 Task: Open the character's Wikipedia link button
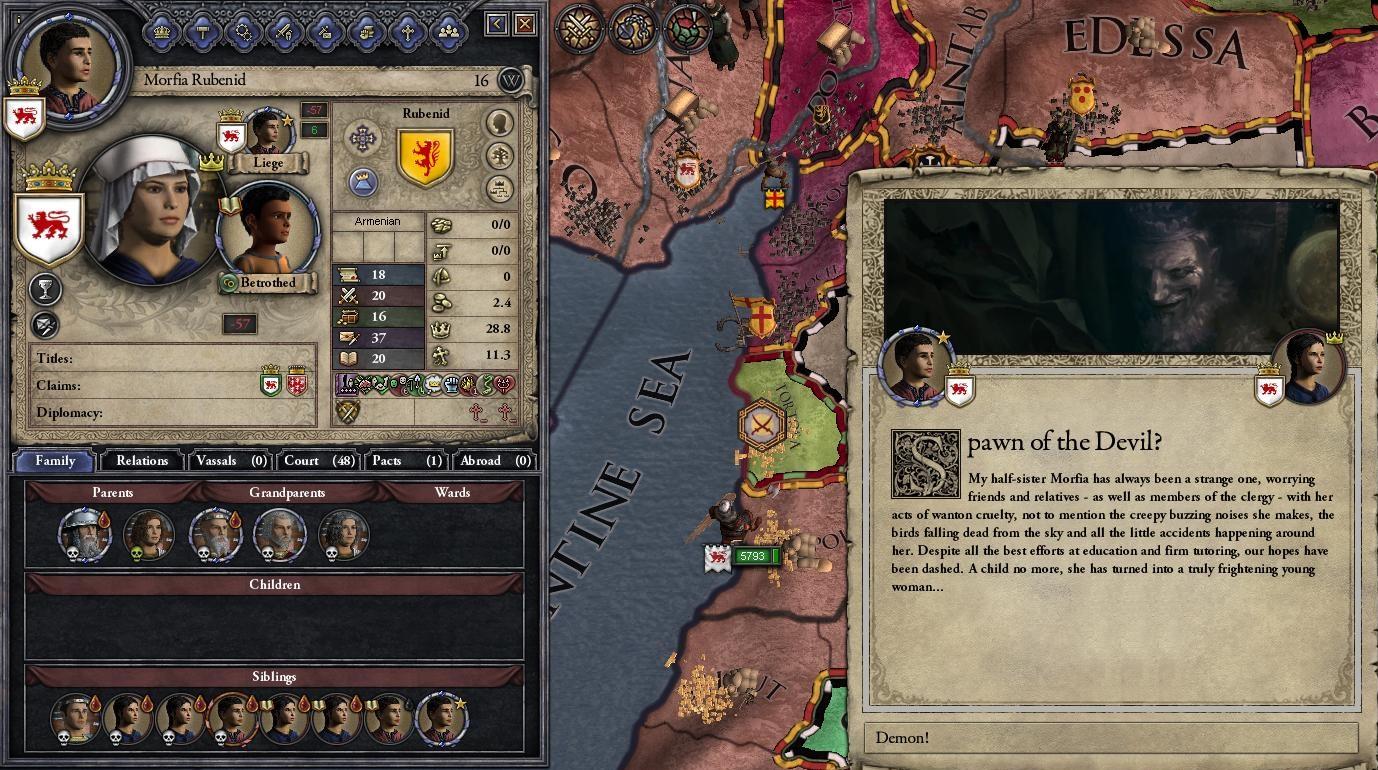point(511,81)
